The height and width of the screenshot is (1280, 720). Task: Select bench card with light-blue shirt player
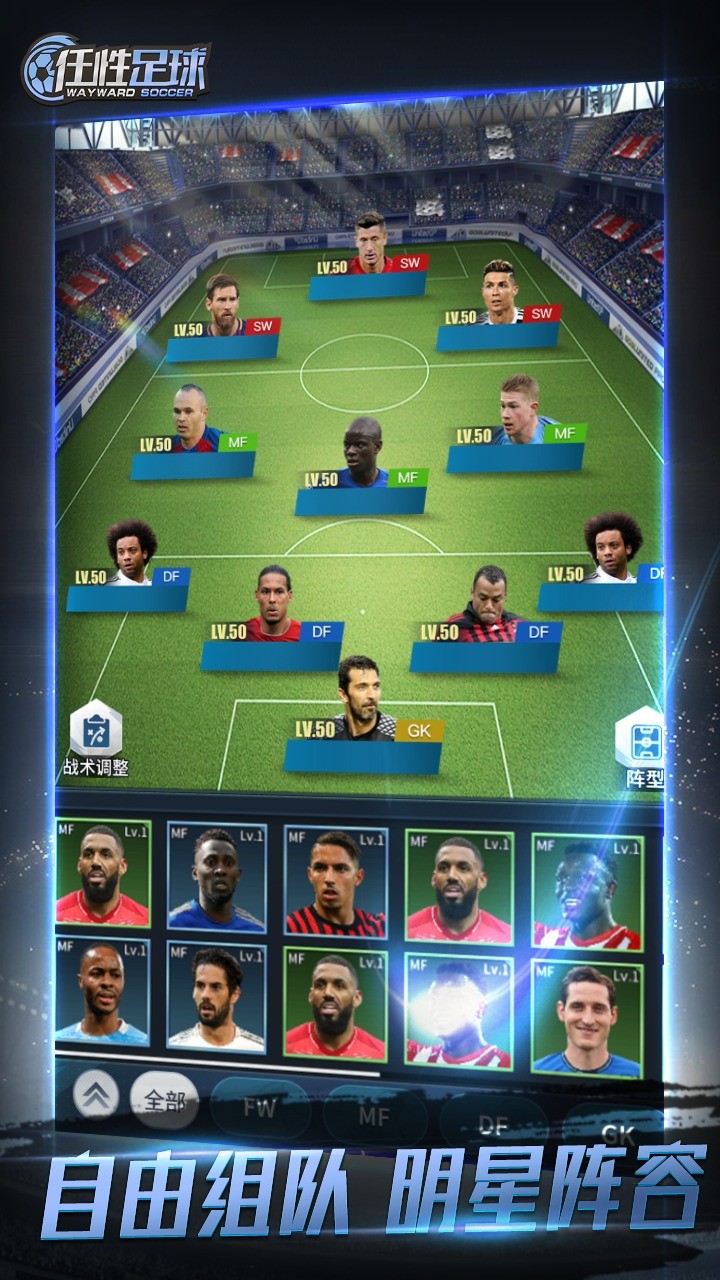[x=104, y=988]
